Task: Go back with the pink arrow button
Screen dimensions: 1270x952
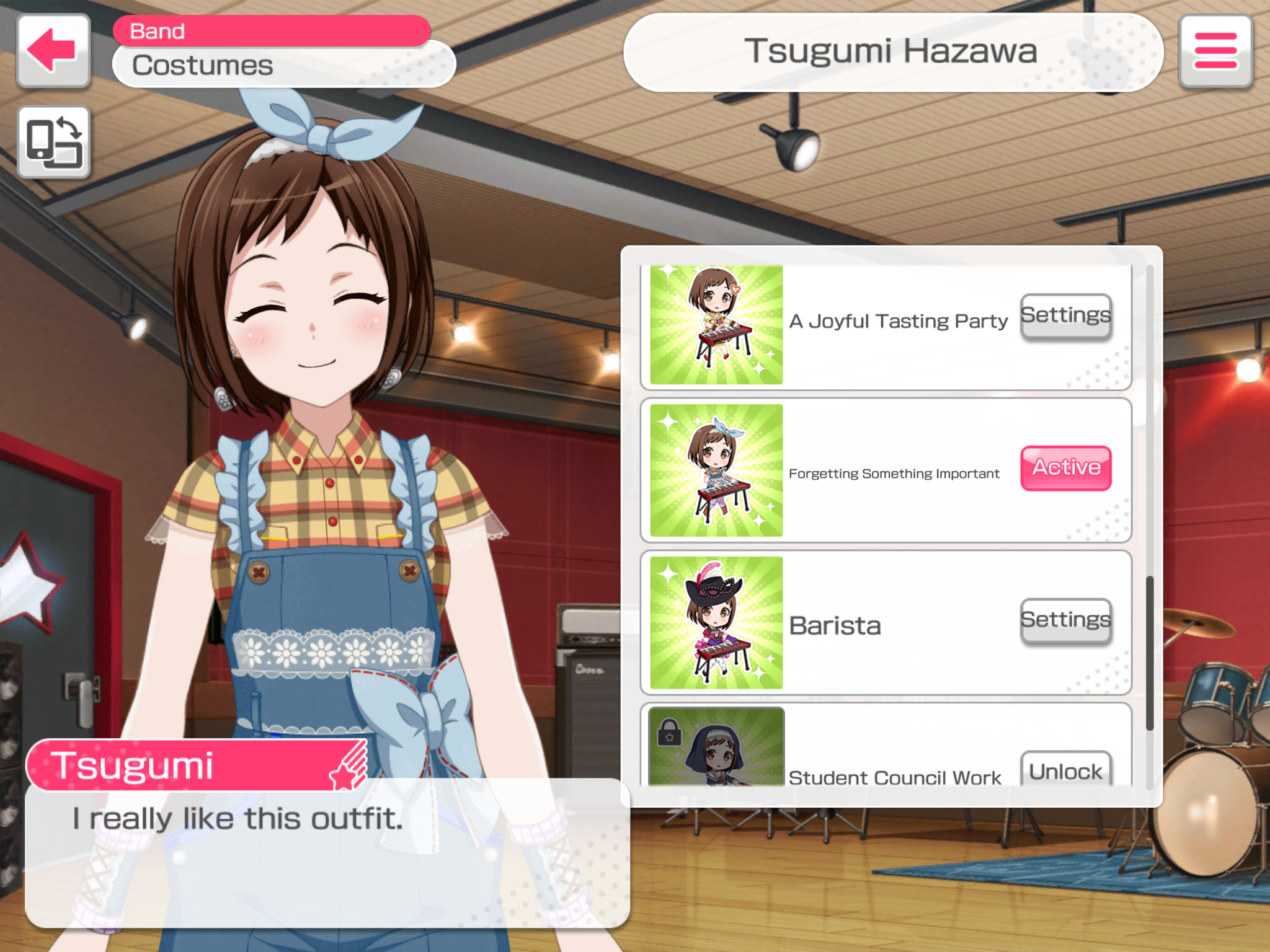Action: click(x=53, y=51)
